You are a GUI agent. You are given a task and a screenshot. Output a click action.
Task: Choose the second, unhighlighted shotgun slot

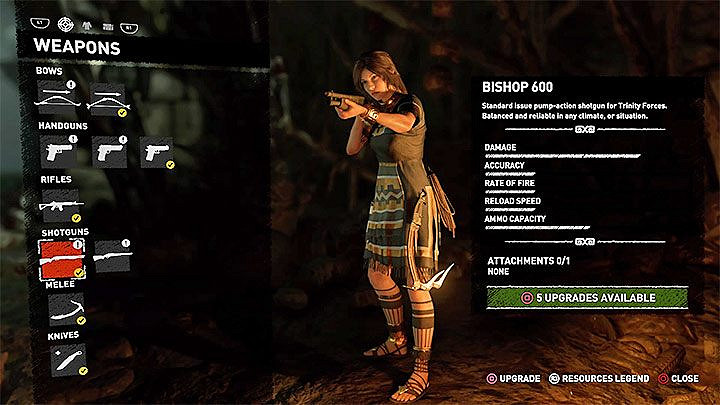pyautogui.click(x=111, y=257)
